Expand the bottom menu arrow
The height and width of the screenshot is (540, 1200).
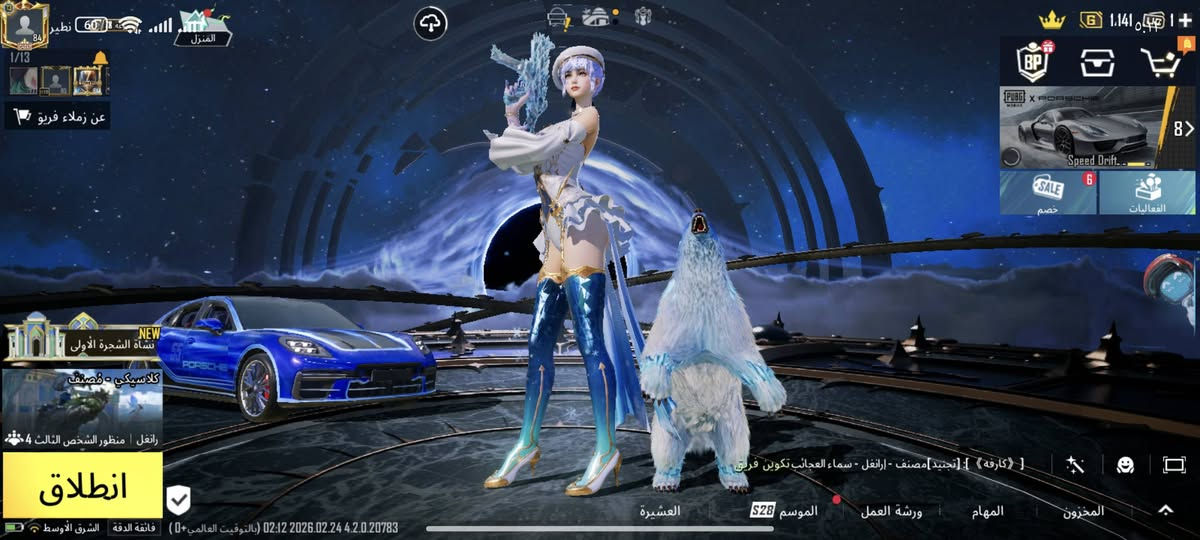(1165, 510)
